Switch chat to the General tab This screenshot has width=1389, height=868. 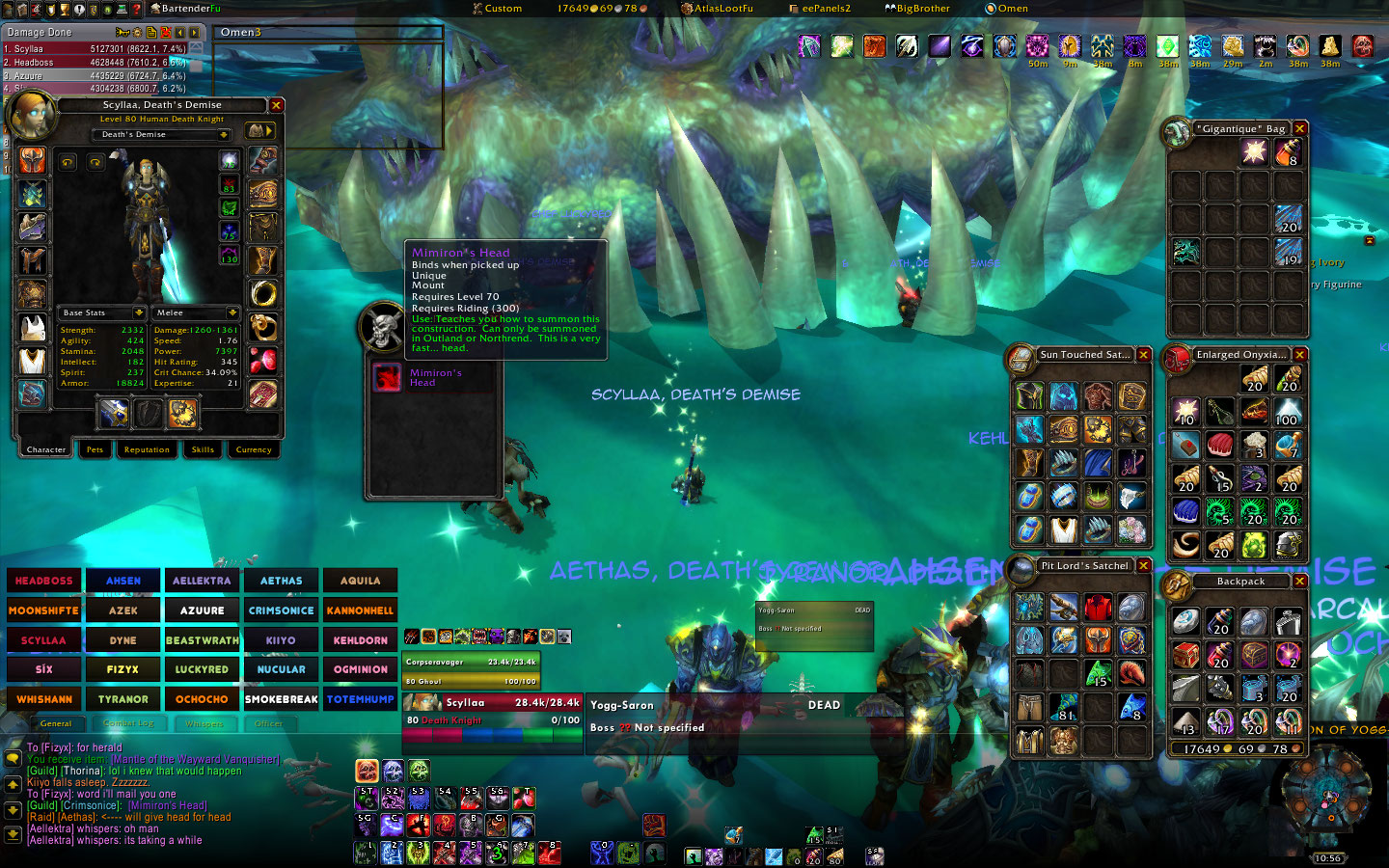tap(56, 723)
